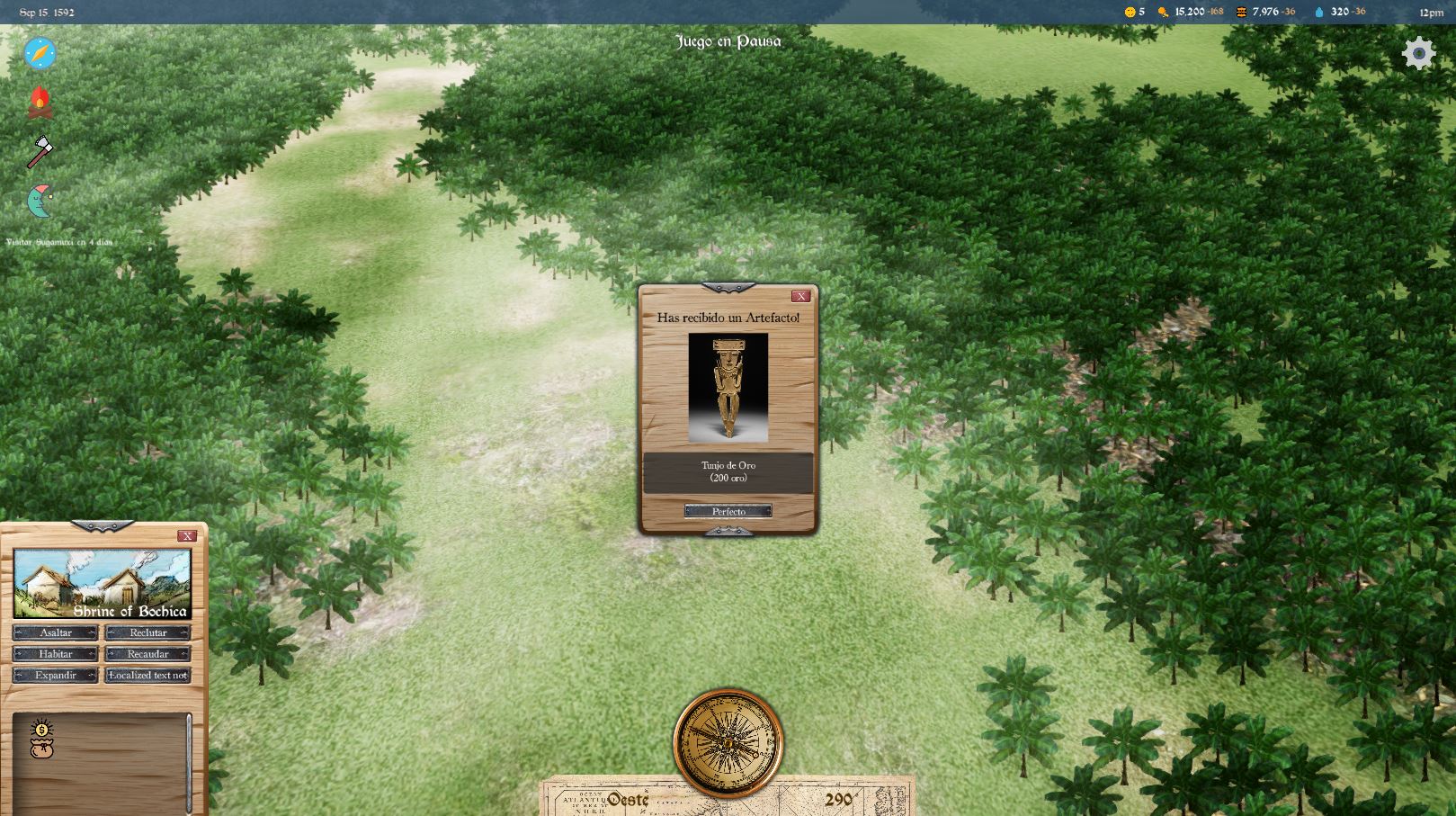Screen dimensions: 1456x816
Task: Click the blue compass icon
Action: pyautogui.click(x=40, y=54)
